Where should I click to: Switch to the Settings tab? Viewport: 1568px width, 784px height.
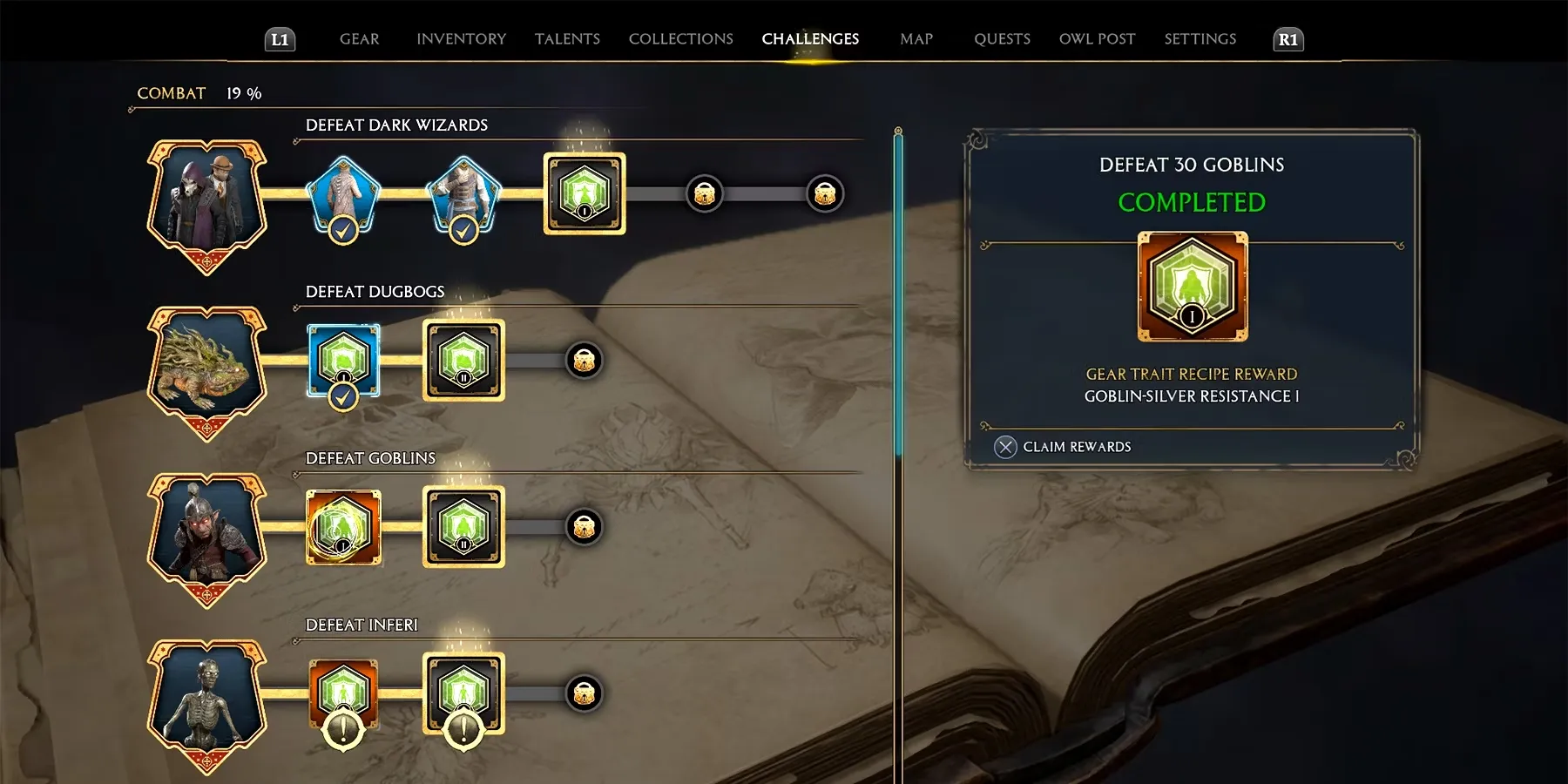[x=1200, y=39]
